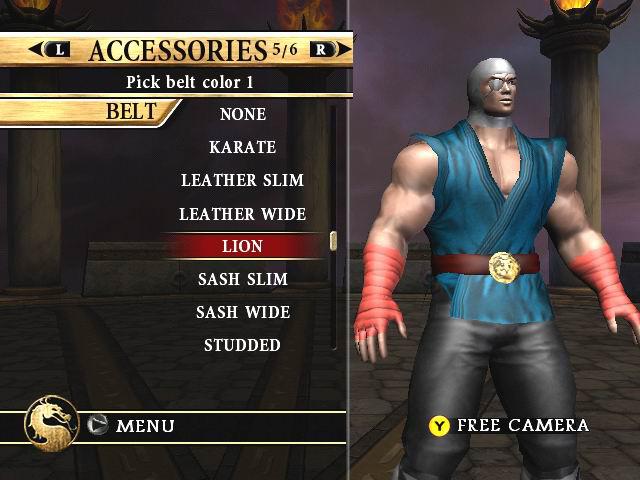Screen dimensions: 640x480
Task: Select the LEATHER WIDE belt
Action: pos(242,213)
